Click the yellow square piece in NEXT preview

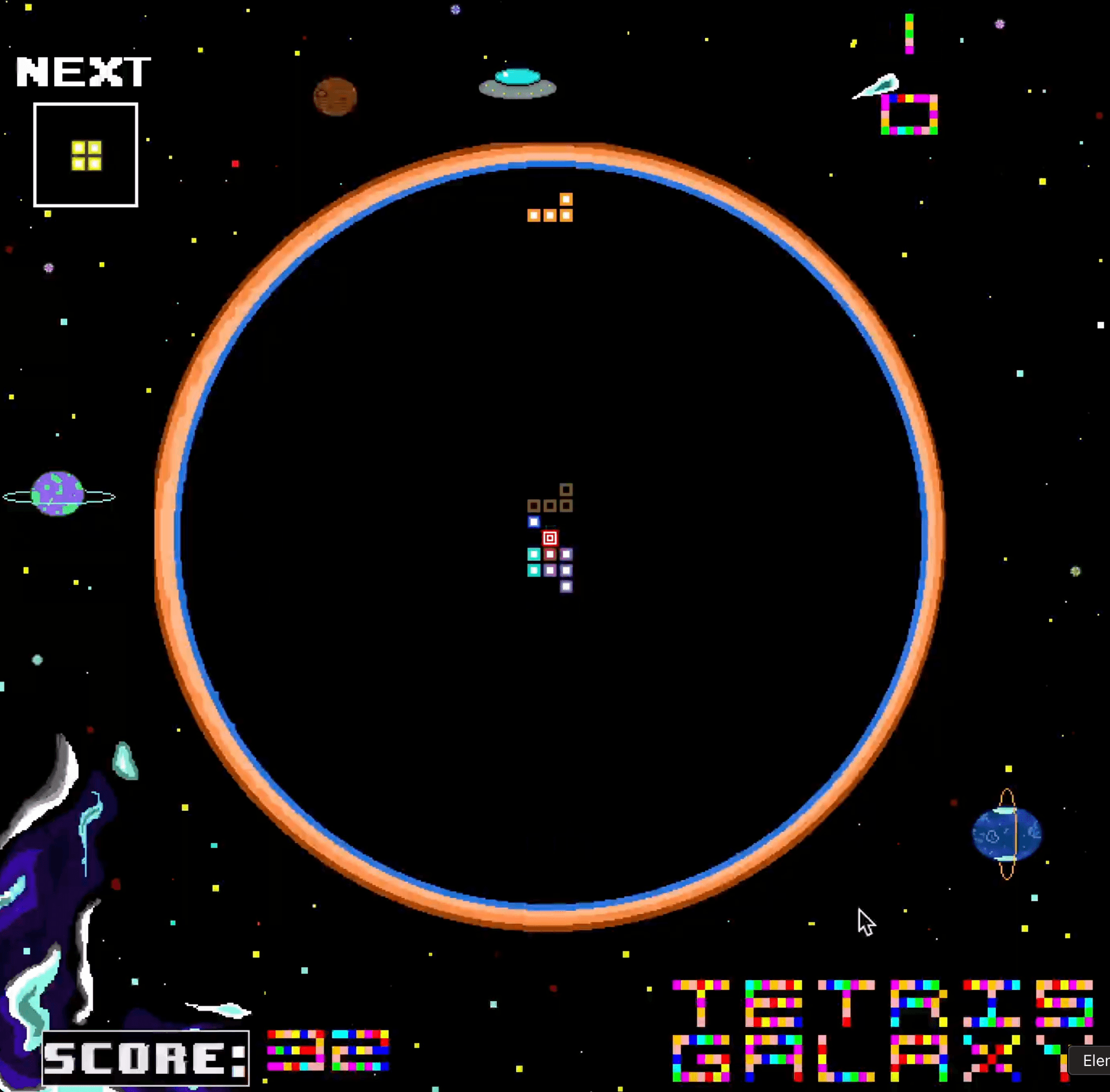pos(85,154)
